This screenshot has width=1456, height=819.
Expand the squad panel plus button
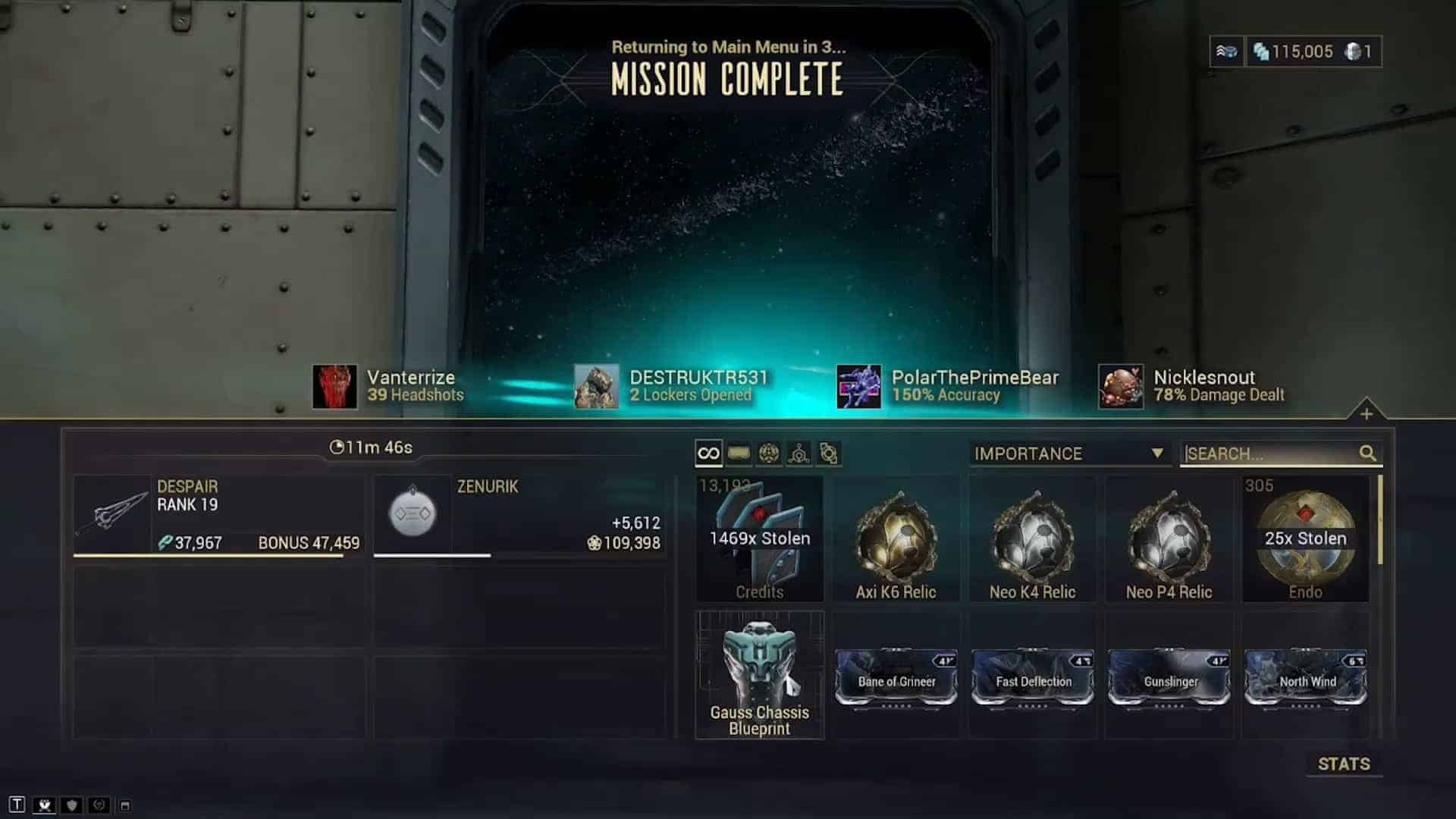coord(1367,414)
